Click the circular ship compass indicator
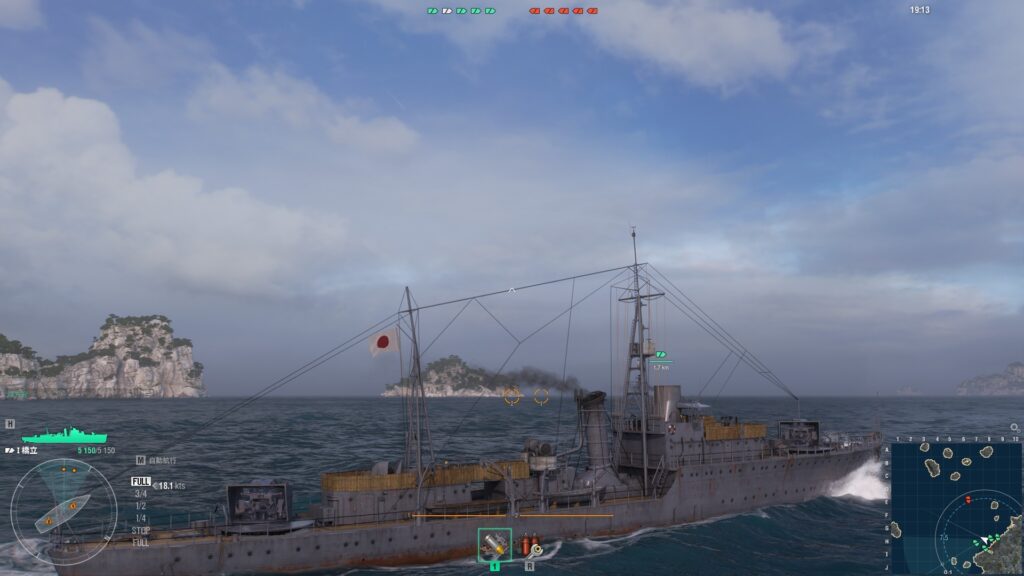Image resolution: width=1024 pixels, height=576 pixels. click(x=63, y=512)
